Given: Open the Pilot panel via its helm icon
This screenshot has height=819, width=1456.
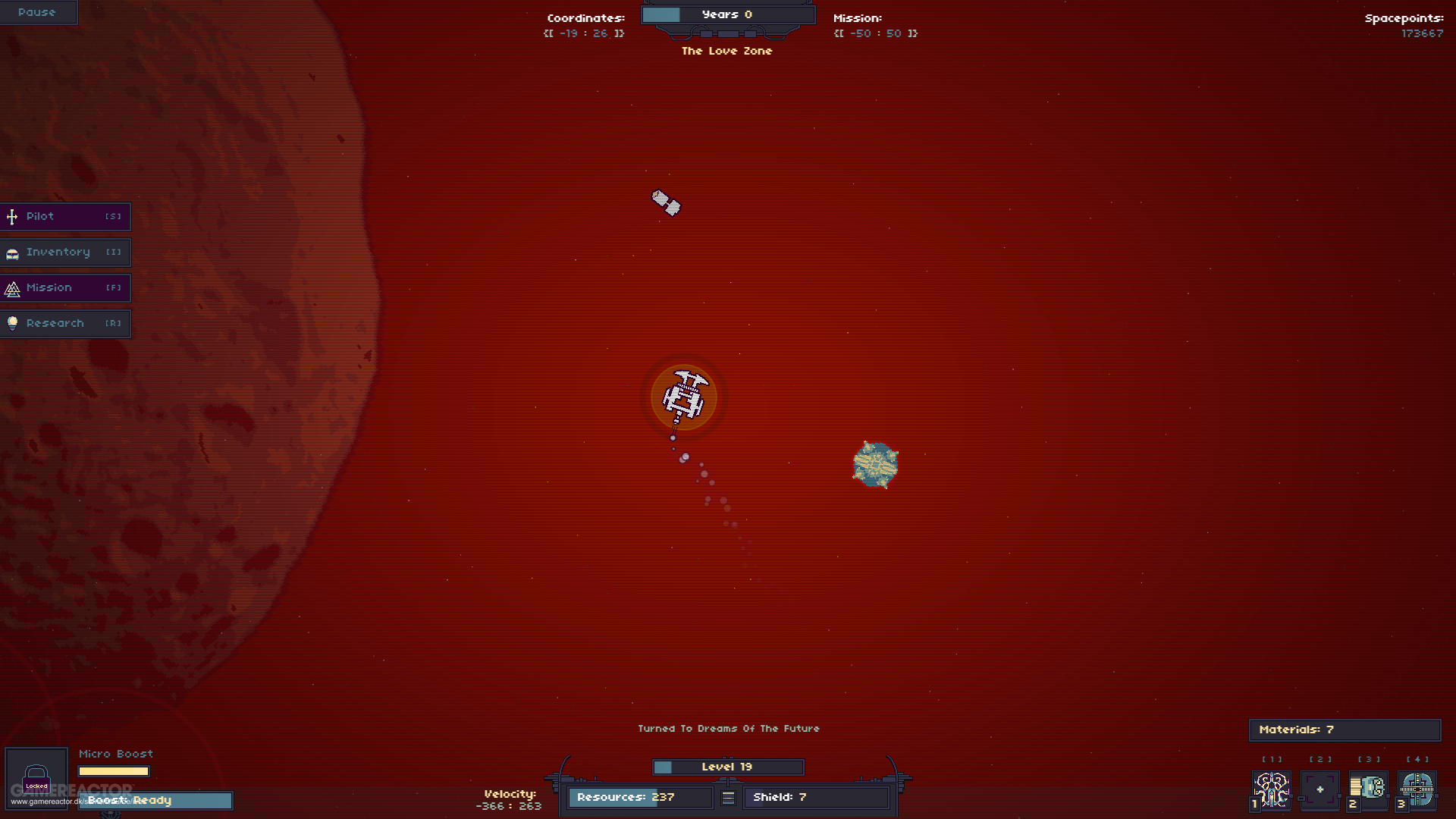Looking at the screenshot, I should tap(12, 217).
